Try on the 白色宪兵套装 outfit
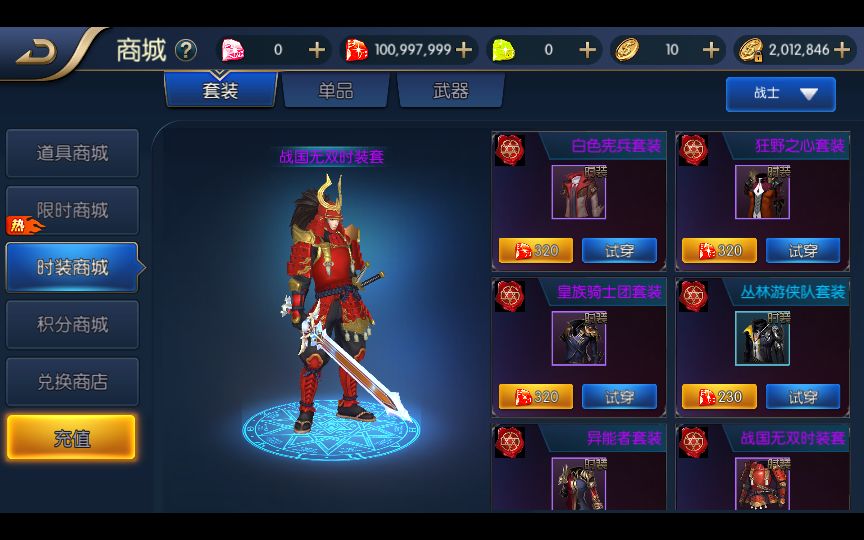 [x=619, y=250]
